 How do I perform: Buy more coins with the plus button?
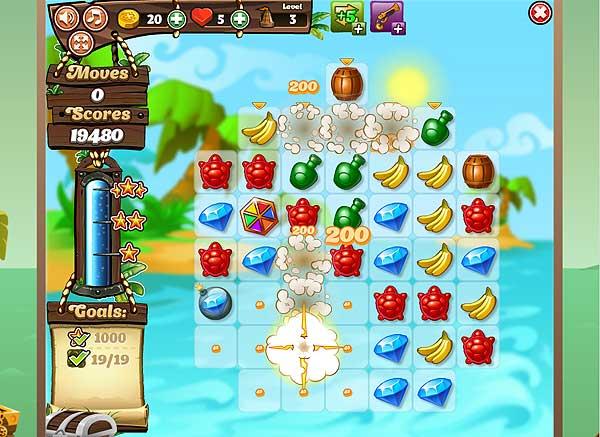(x=176, y=18)
